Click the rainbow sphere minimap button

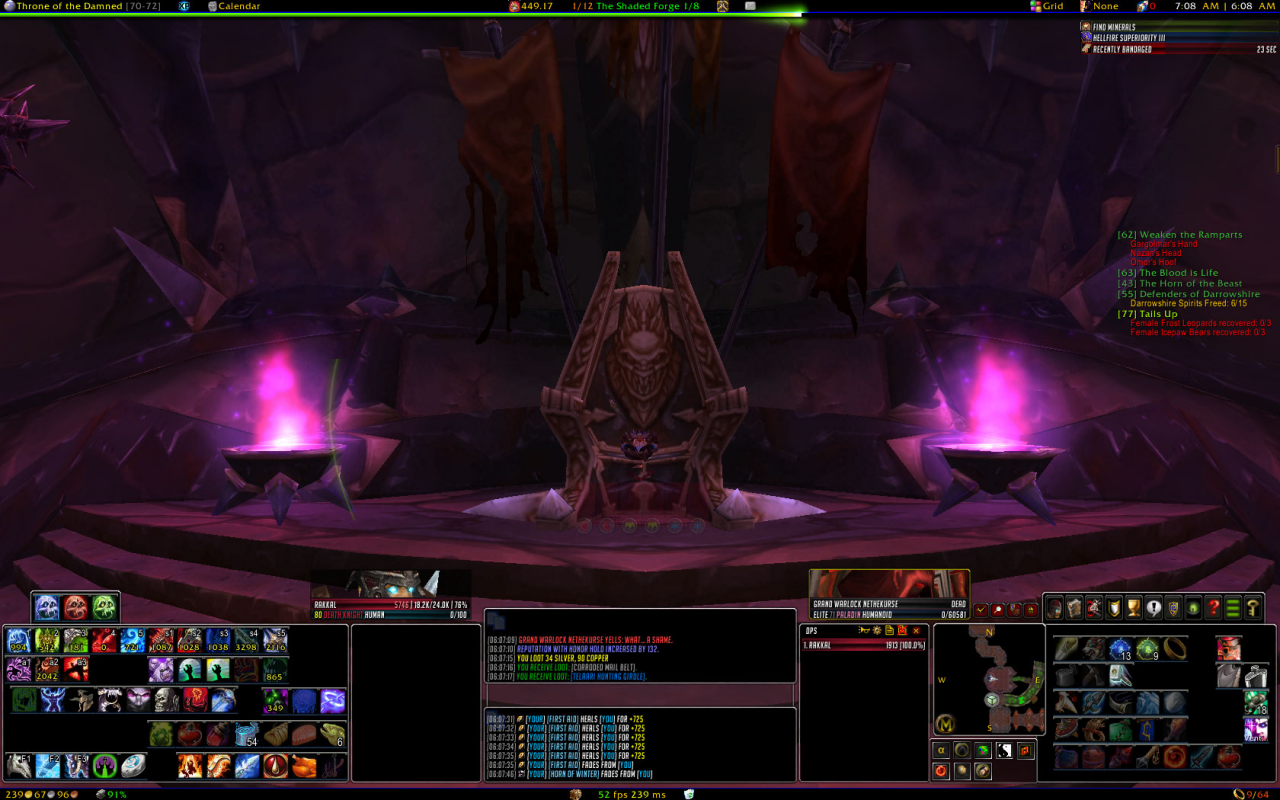(x=983, y=750)
